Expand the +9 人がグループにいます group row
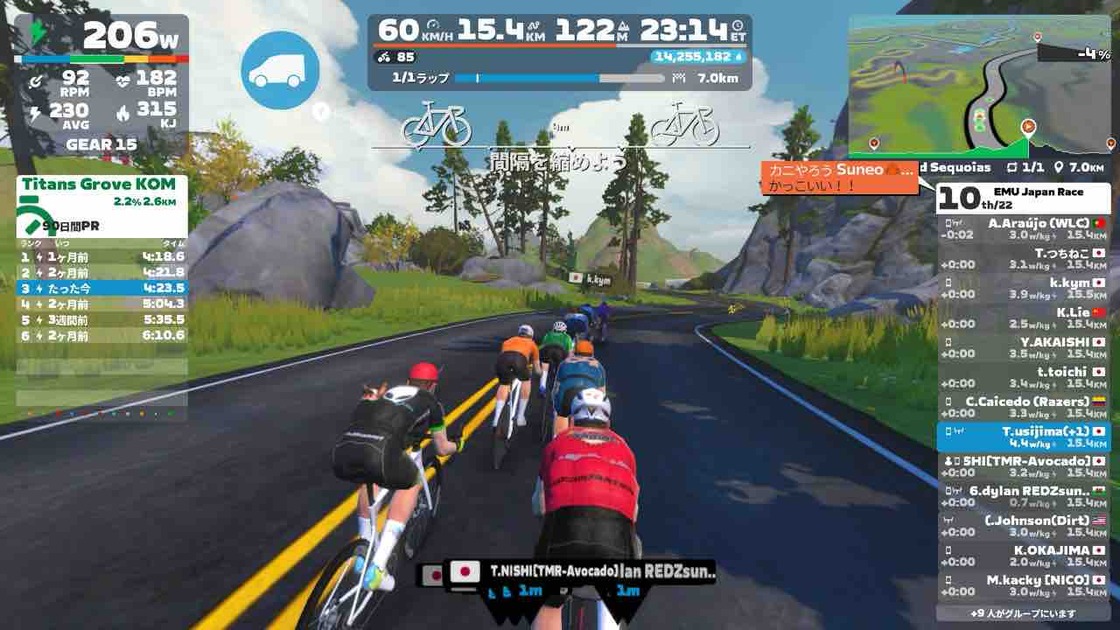The height and width of the screenshot is (630, 1120). 1024,613
